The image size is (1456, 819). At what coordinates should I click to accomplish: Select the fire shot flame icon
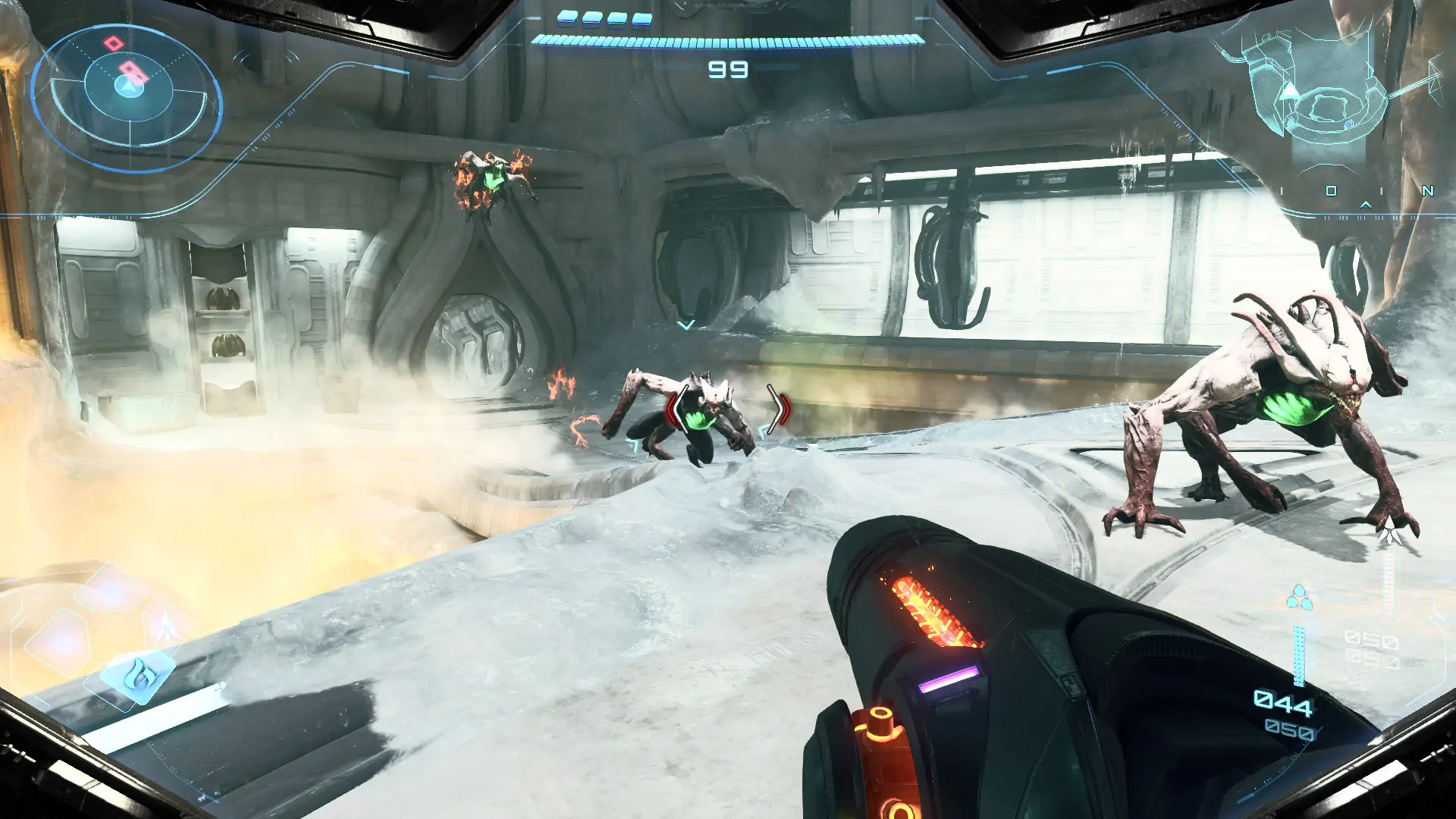(x=138, y=675)
